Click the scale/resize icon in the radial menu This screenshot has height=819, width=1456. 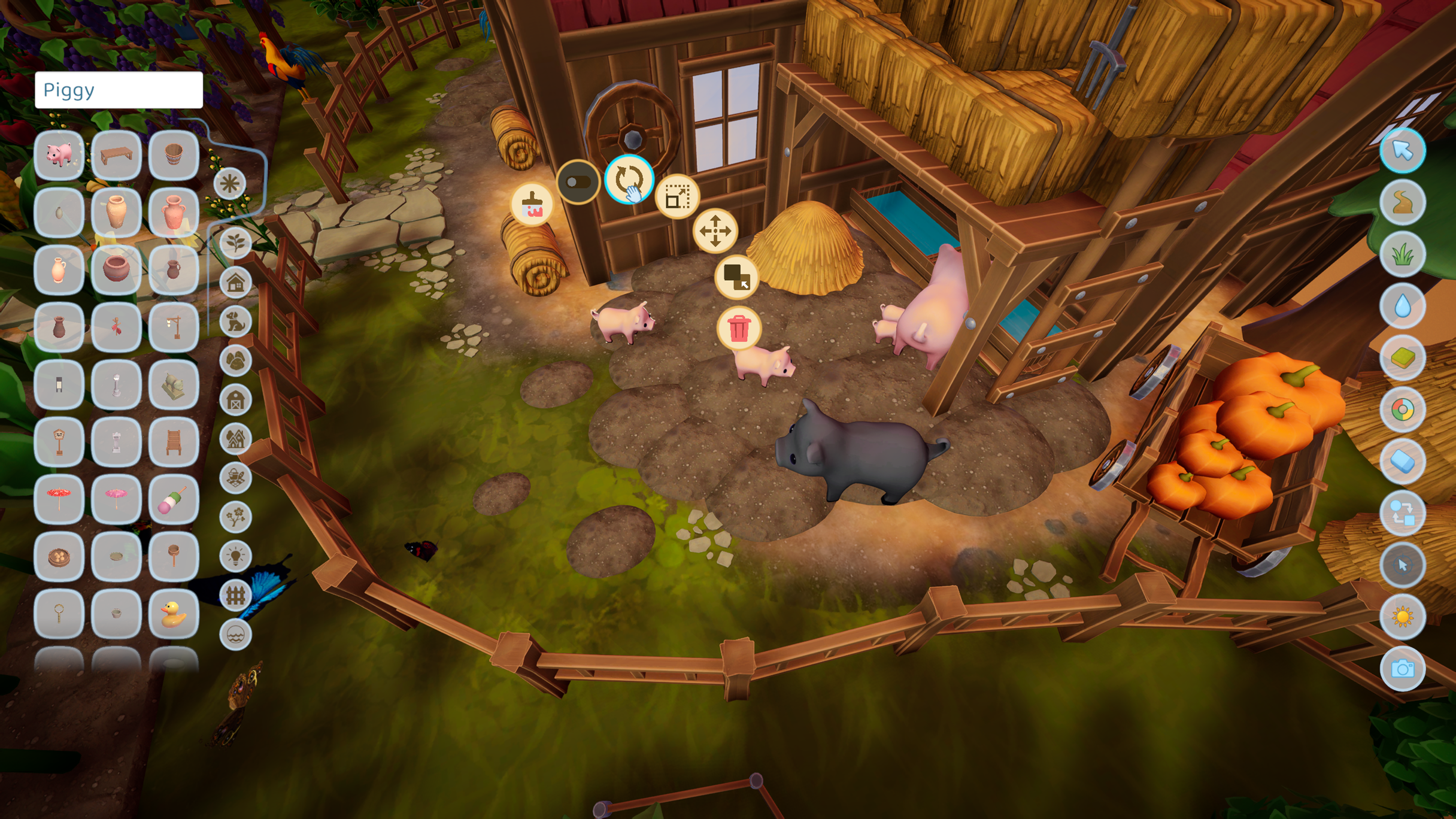pyautogui.click(x=678, y=198)
